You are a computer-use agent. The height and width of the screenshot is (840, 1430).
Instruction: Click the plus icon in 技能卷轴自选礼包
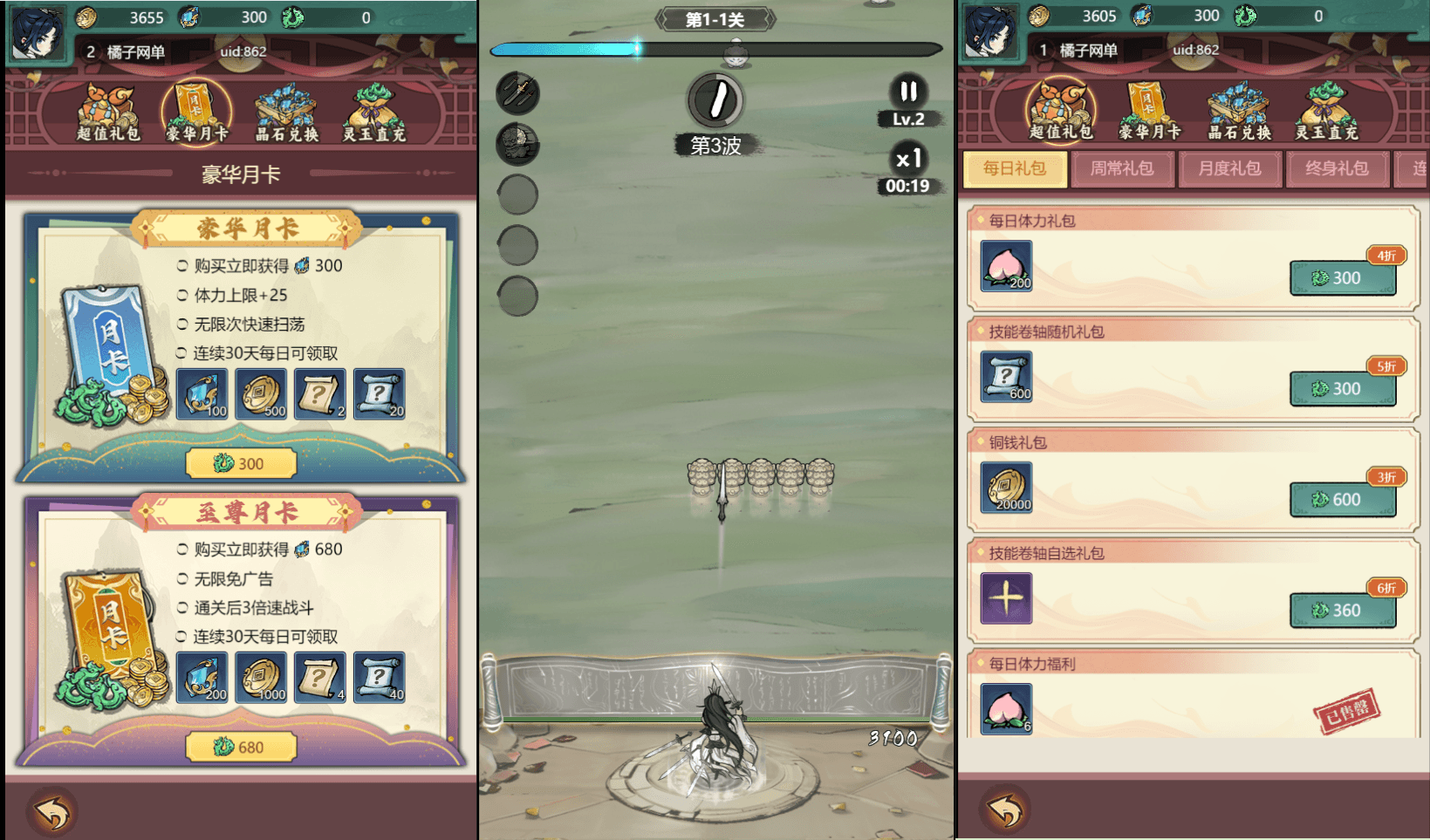point(1007,598)
